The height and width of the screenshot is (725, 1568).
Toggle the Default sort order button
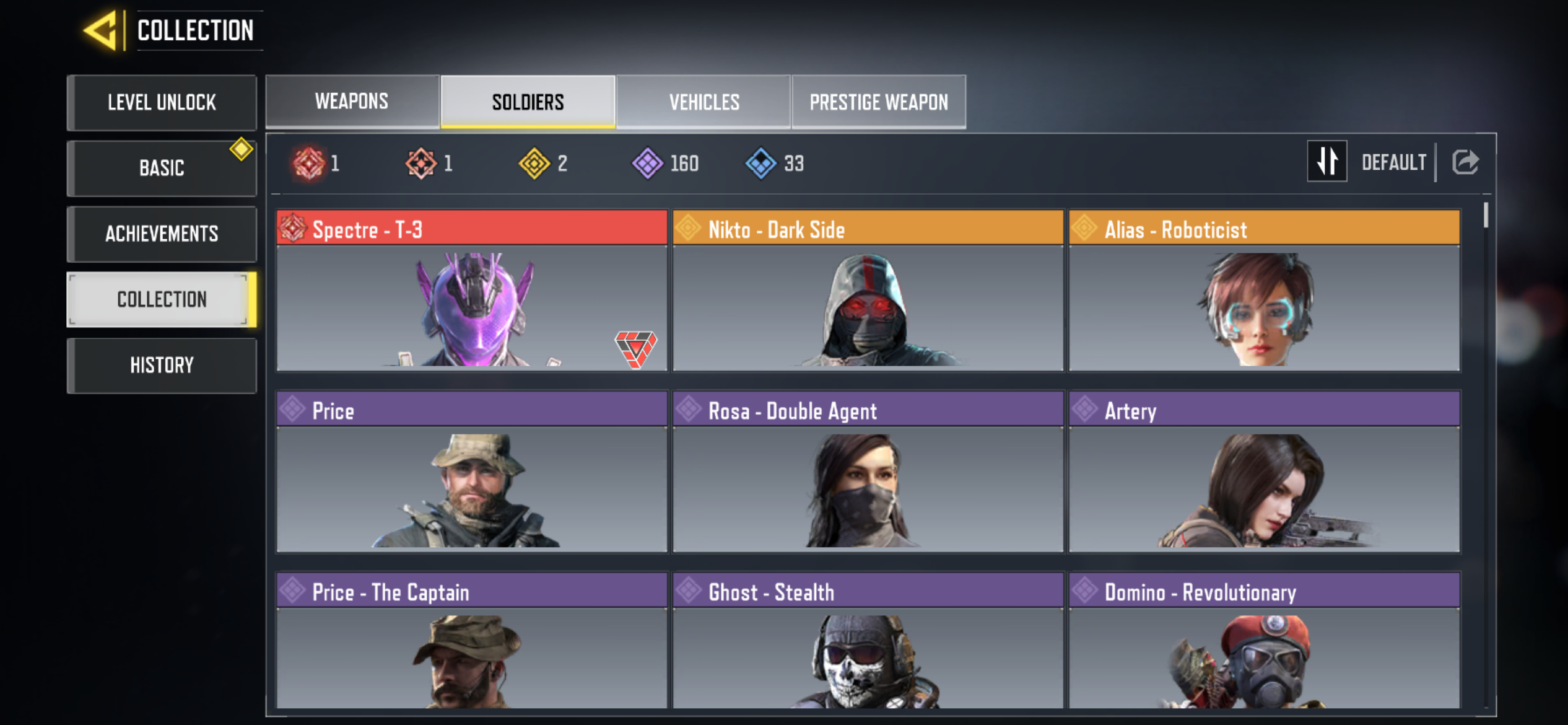click(x=1326, y=162)
